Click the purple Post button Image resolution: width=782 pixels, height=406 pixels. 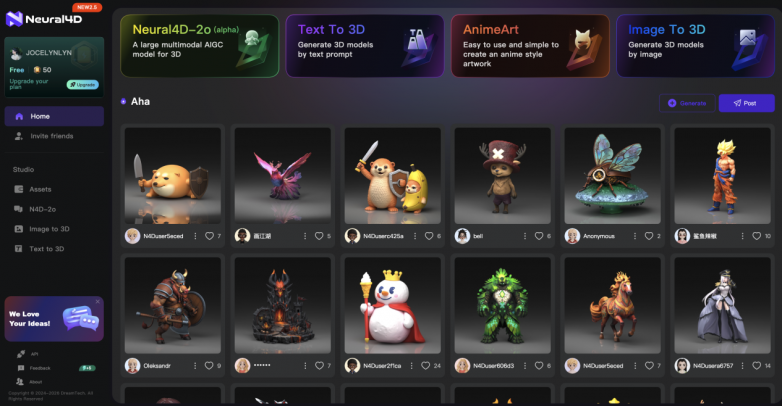pyautogui.click(x=746, y=103)
